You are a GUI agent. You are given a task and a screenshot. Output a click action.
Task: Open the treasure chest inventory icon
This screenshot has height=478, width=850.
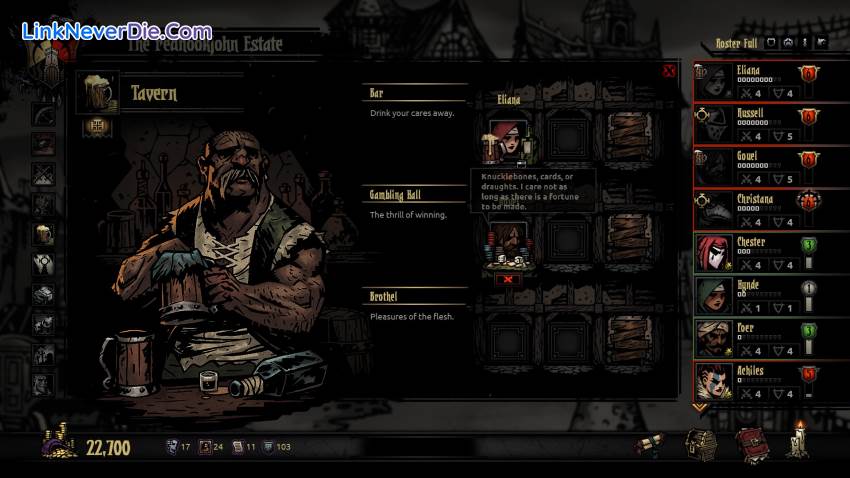(699, 445)
